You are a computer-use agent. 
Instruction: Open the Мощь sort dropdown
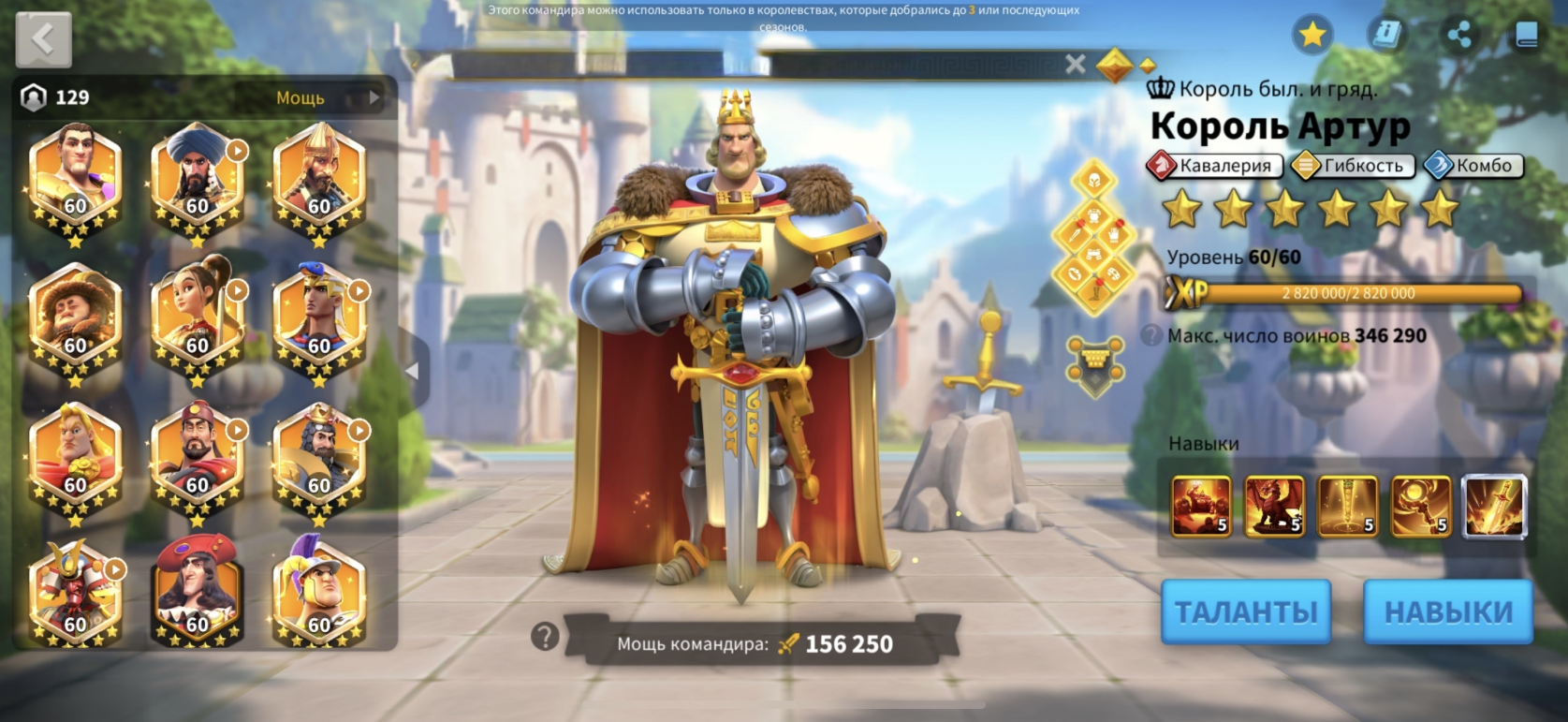pyautogui.click(x=325, y=97)
